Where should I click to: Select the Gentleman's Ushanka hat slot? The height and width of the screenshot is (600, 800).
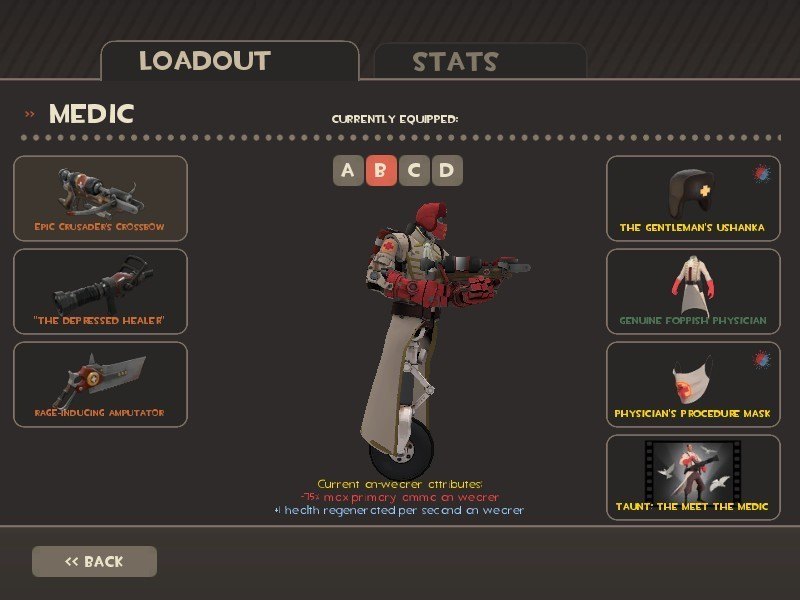coord(693,198)
